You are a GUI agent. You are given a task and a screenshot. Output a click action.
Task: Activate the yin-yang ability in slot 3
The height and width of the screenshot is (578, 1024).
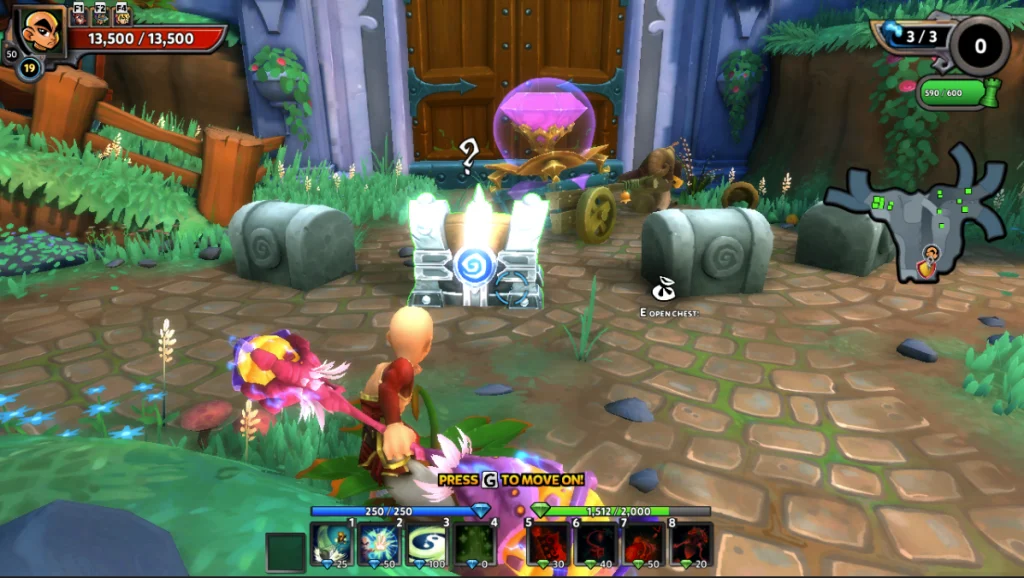[x=426, y=544]
